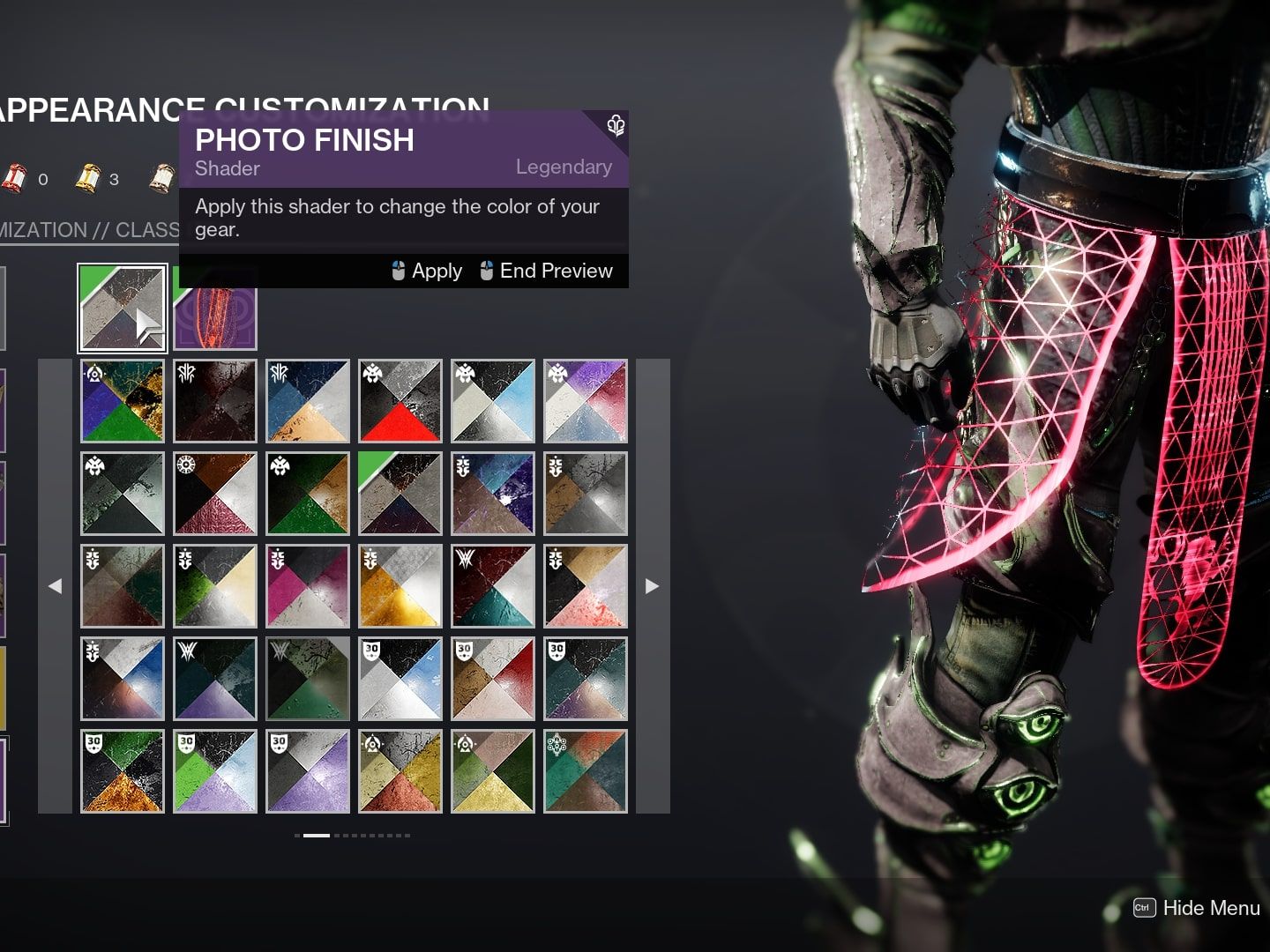The image size is (1270, 952).
Task: Pick the green-cornered shader in the grid
Action: 400,494
